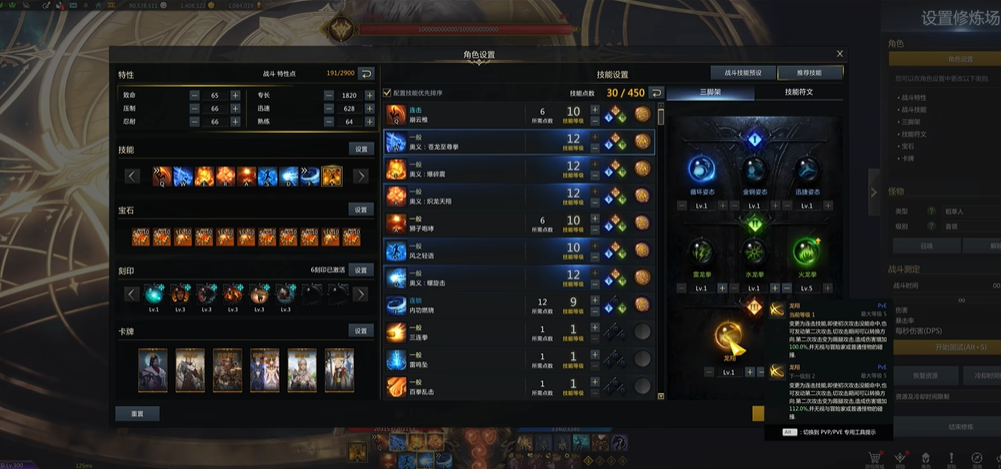
Task: Open the 宝石 settings button
Action: (x=361, y=210)
